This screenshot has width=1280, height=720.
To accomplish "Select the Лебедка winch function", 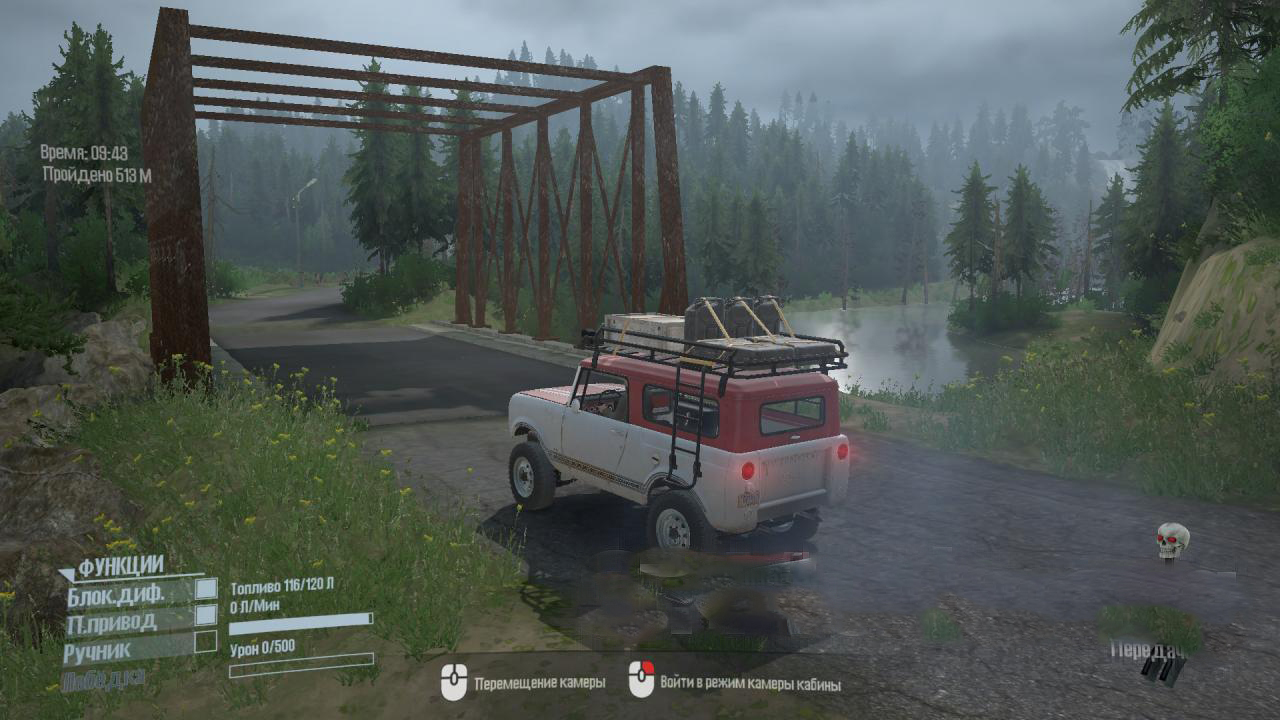I will pyautogui.click(x=103, y=680).
